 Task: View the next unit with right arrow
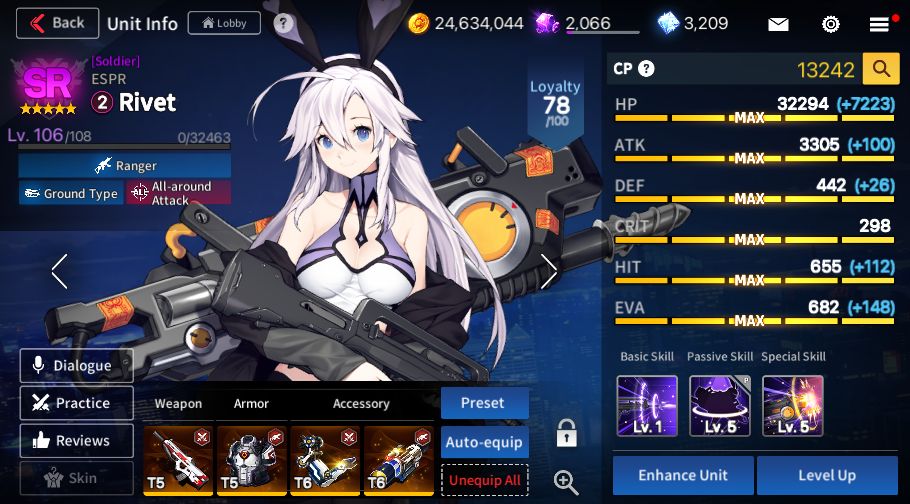click(x=548, y=271)
